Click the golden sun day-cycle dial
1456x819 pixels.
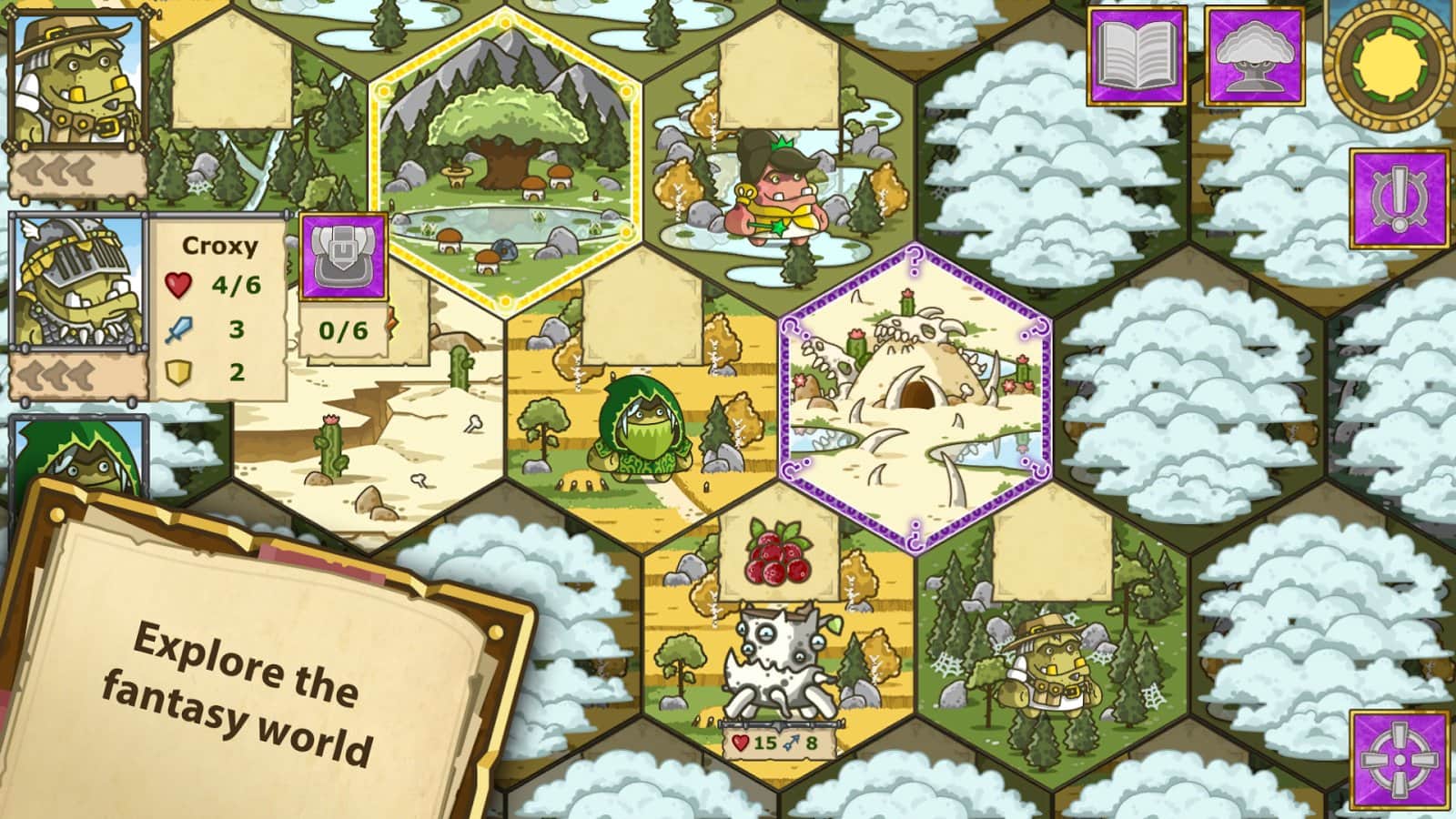pyautogui.click(x=1391, y=64)
